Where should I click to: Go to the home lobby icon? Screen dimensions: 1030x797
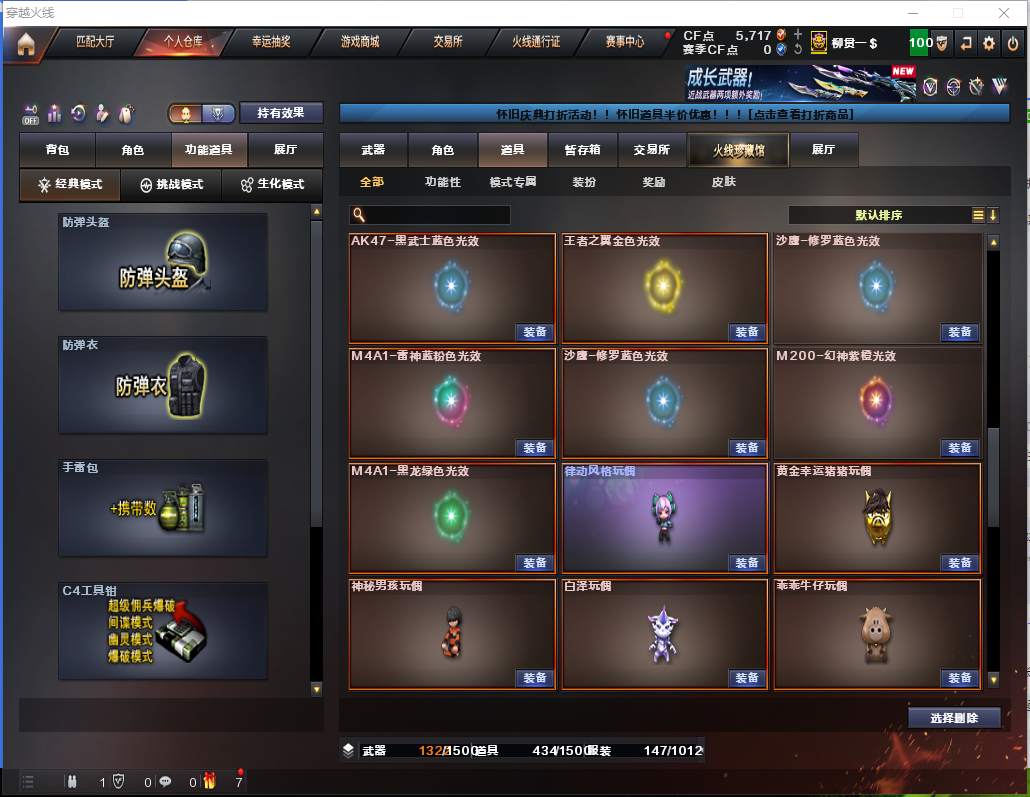pos(25,44)
